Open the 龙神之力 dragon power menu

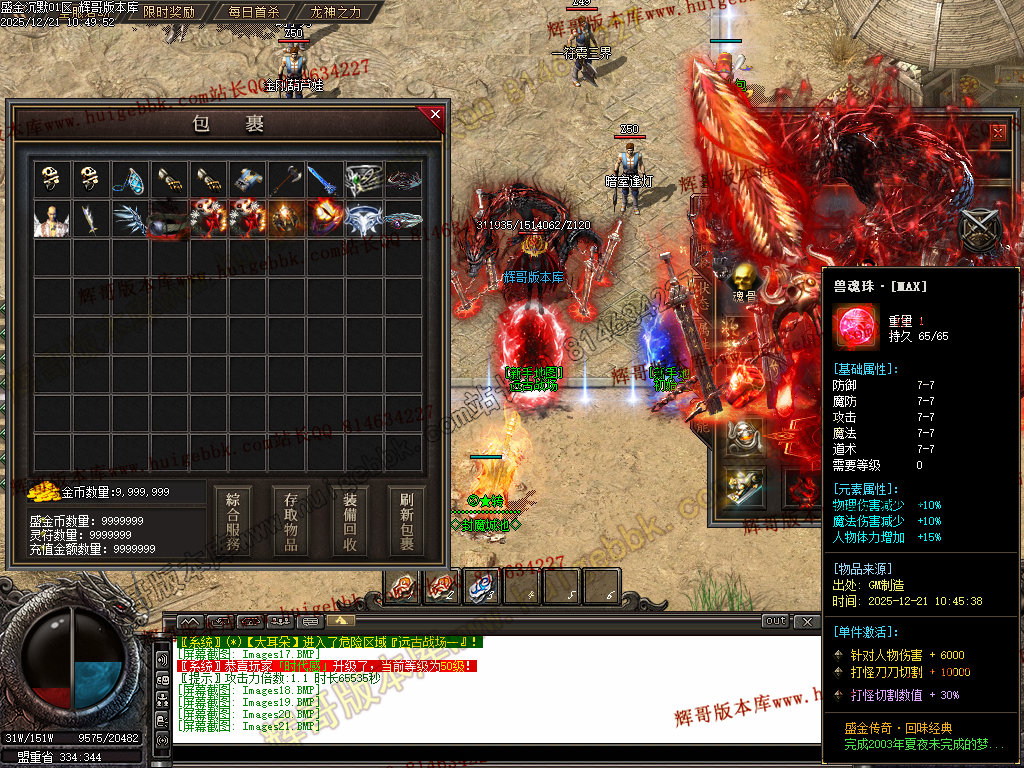[336, 13]
